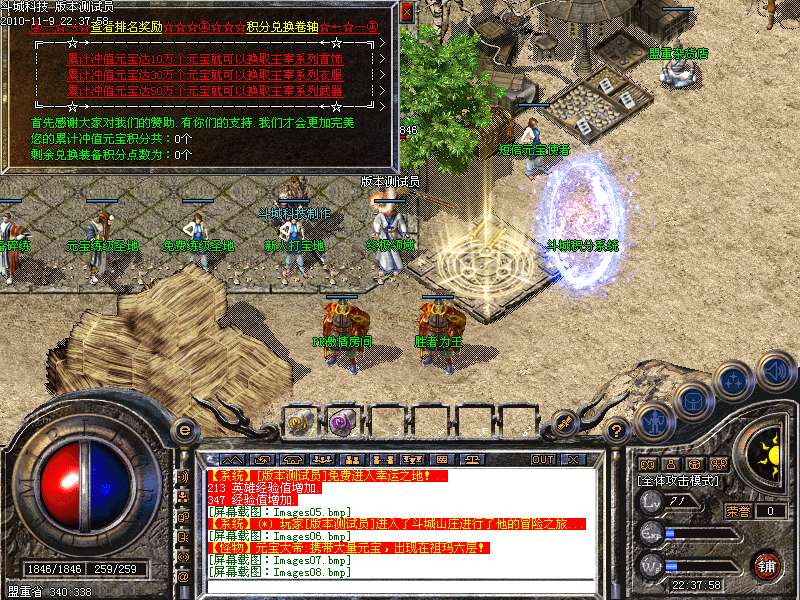Choose the 30万元宝 clothing exchange option
Viewport: 800px width, 600px height.
(204, 75)
